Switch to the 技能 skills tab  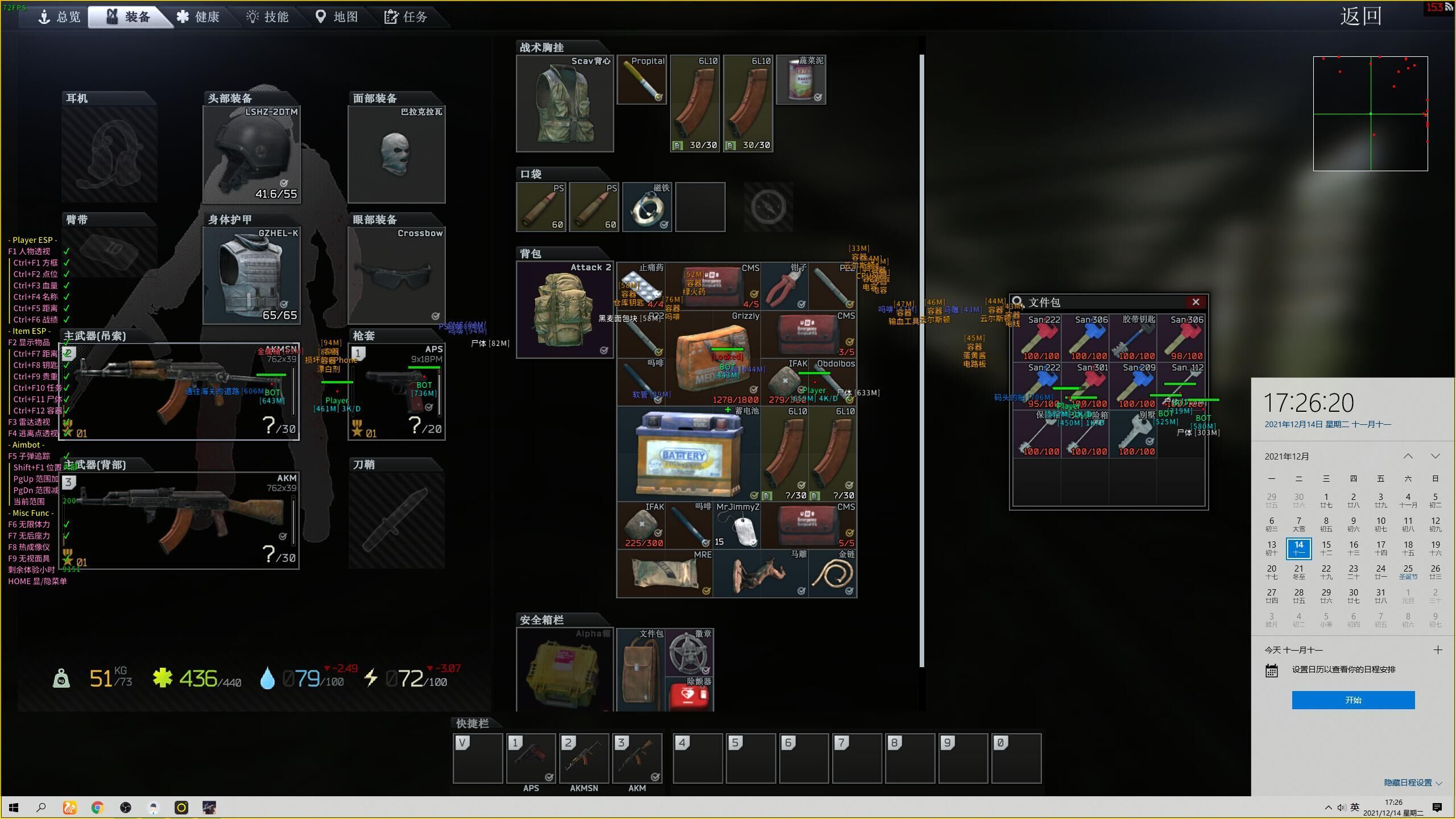(268, 16)
